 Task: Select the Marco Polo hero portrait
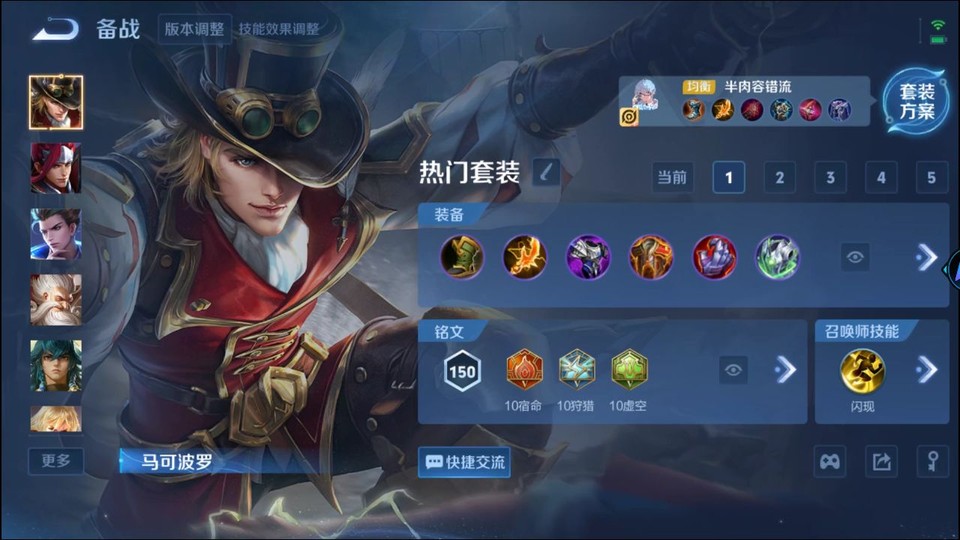tap(56, 102)
